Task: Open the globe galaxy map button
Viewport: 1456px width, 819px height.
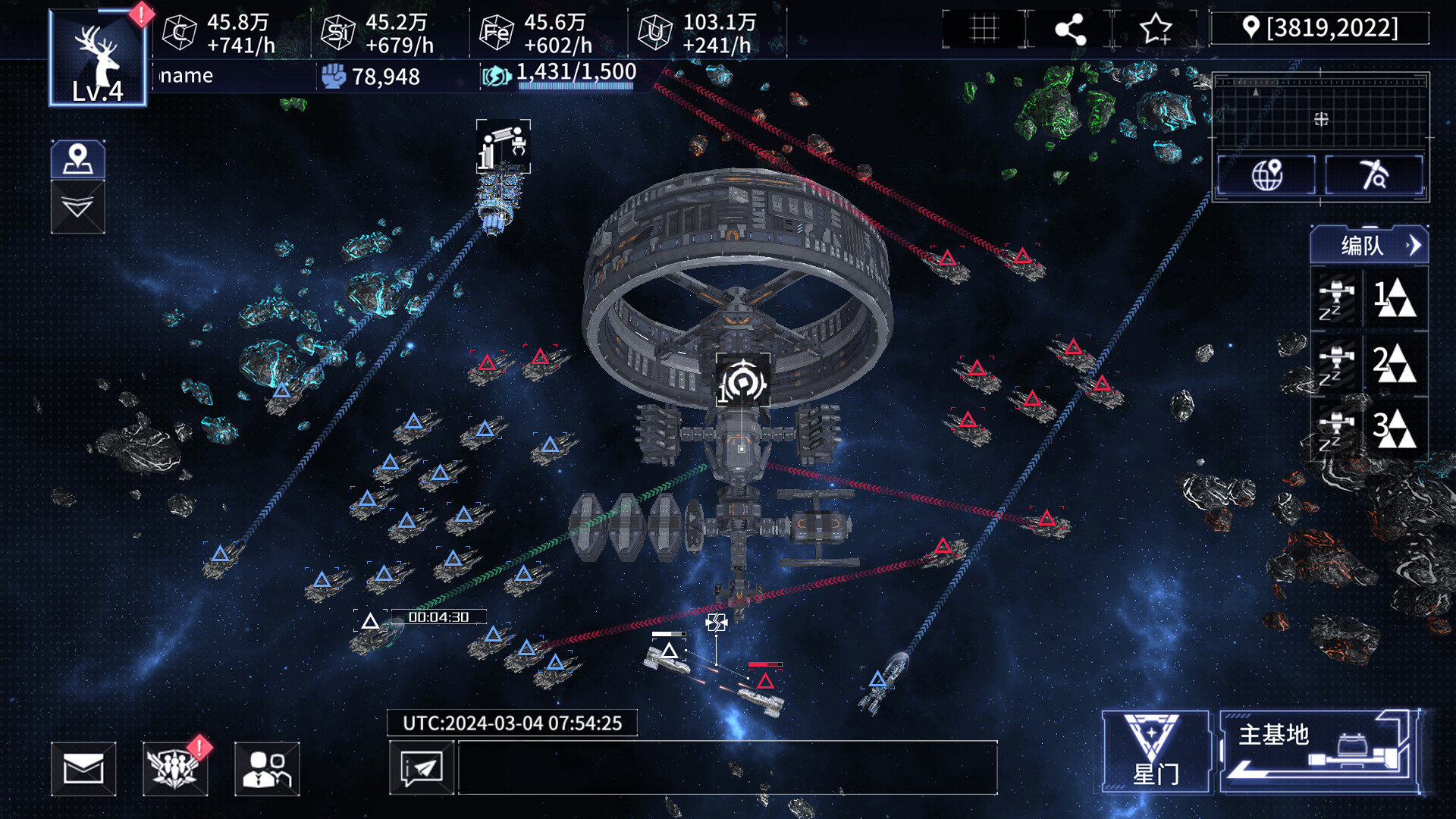Action: pyautogui.click(x=1266, y=175)
